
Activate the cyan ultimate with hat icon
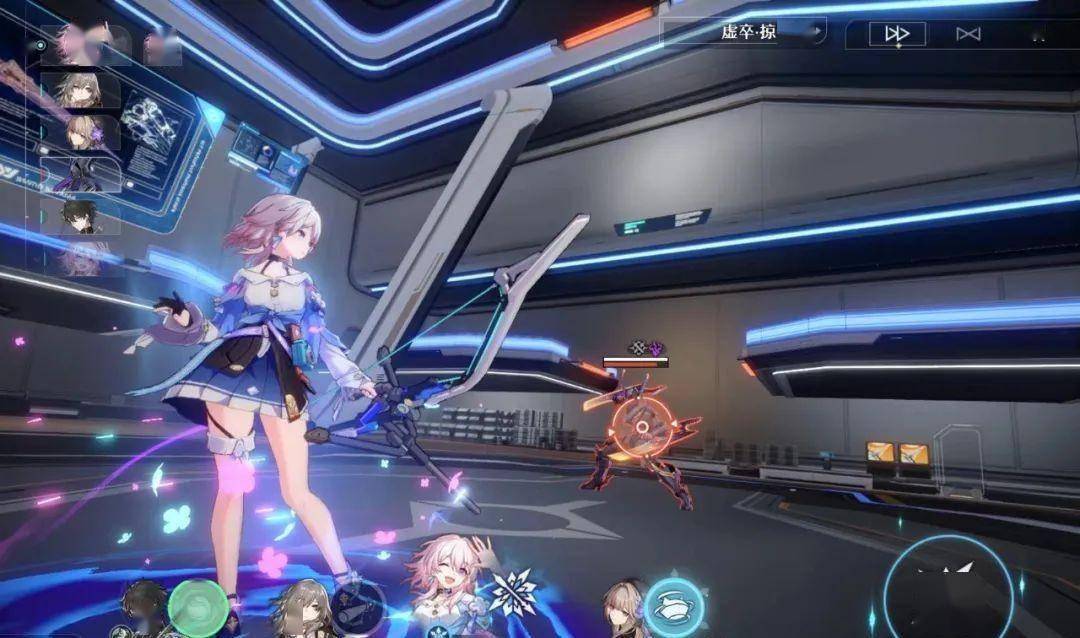click(x=673, y=605)
